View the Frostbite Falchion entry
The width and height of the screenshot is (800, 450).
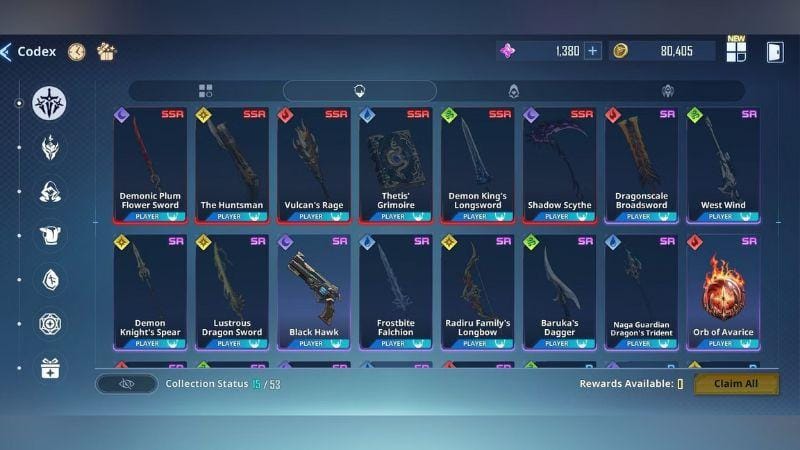[396, 292]
